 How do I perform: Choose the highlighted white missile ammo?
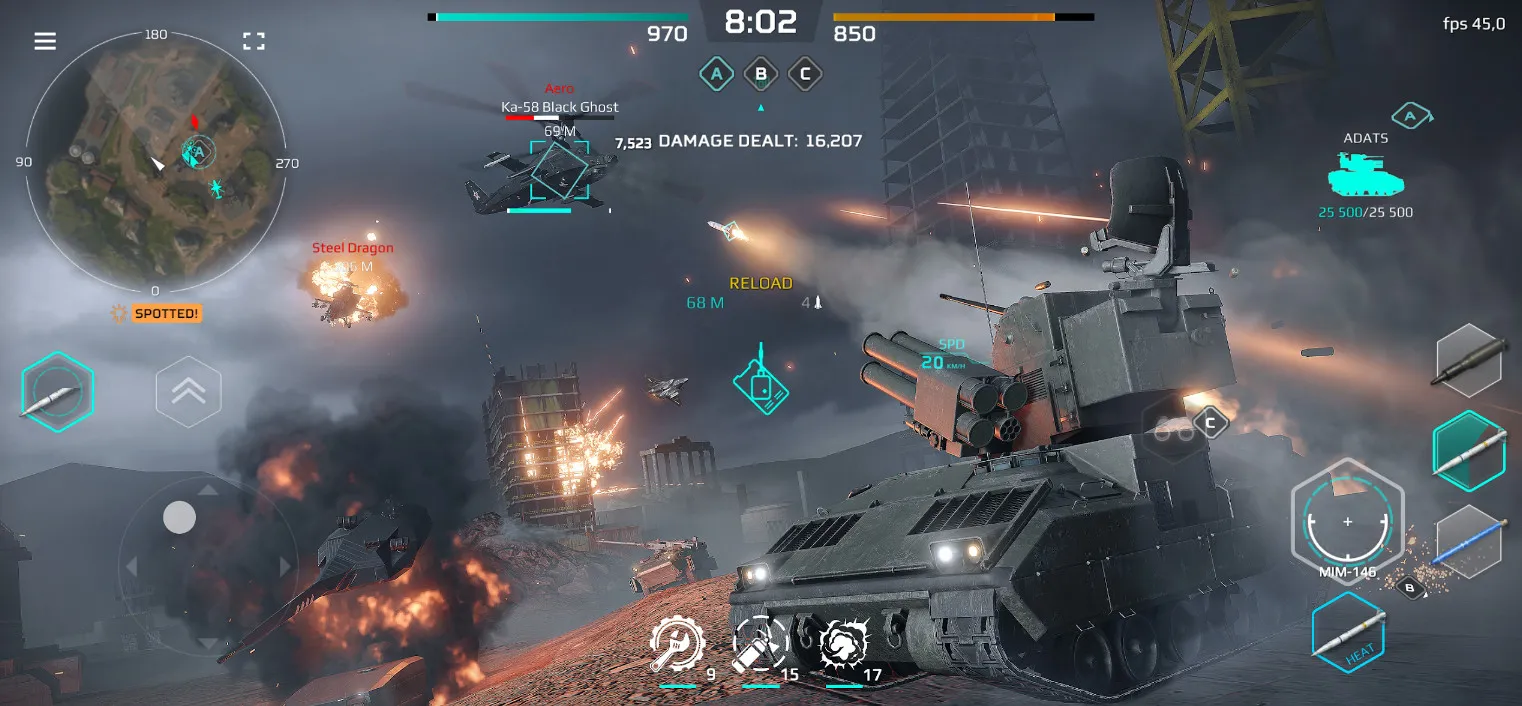click(x=1469, y=450)
